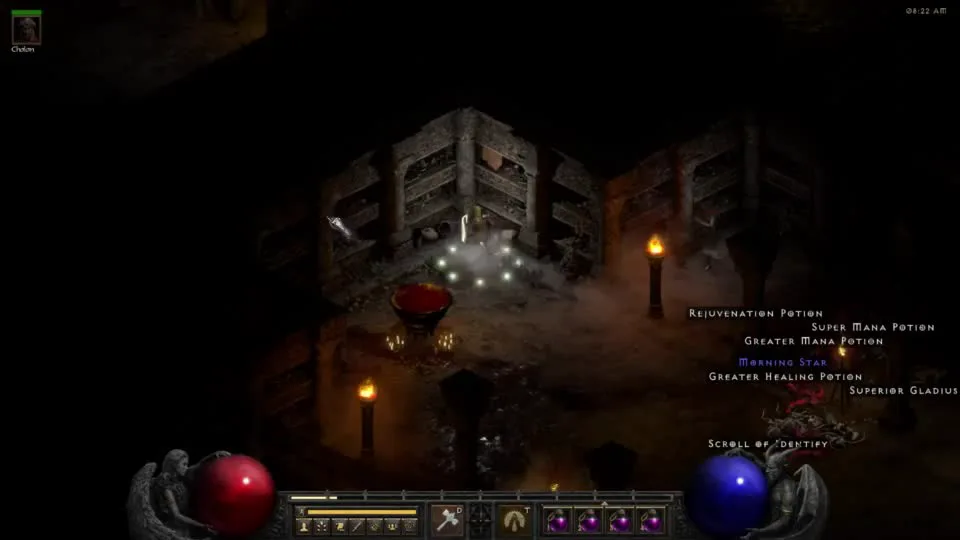Use the purple potion in belt slot 4

651,521
